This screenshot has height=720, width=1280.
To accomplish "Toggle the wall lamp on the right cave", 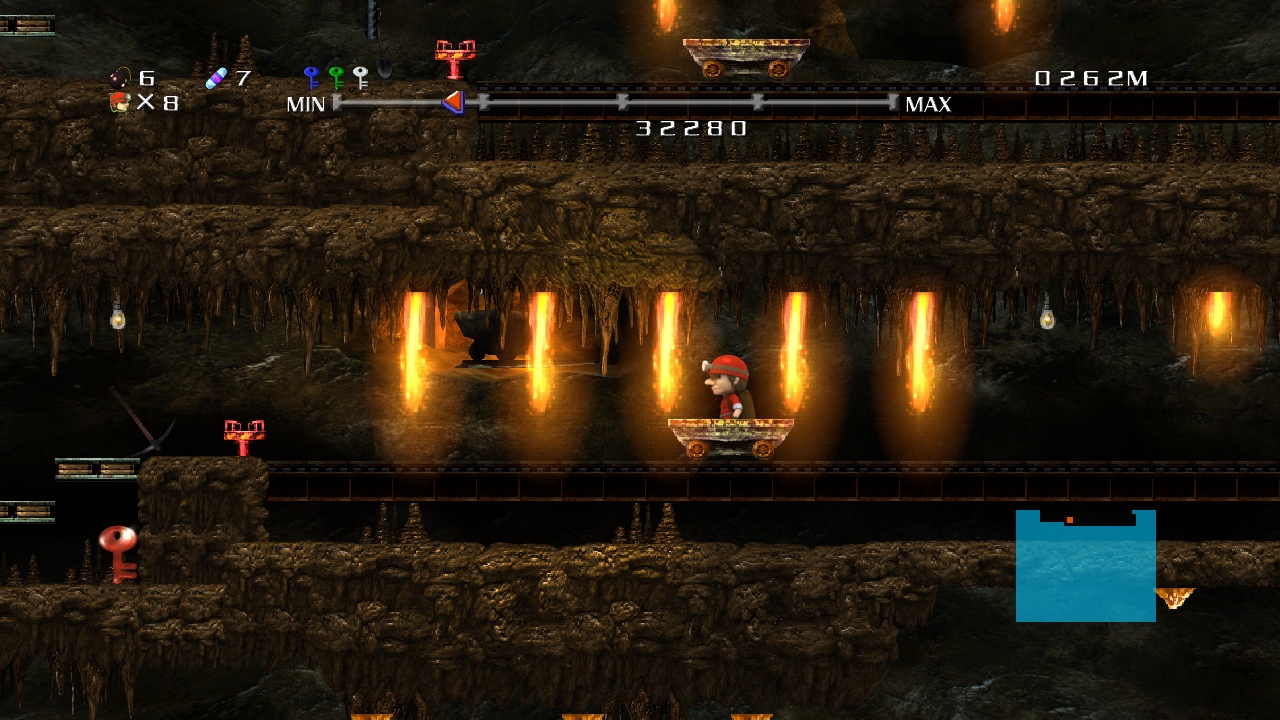I will click(1048, 320).
